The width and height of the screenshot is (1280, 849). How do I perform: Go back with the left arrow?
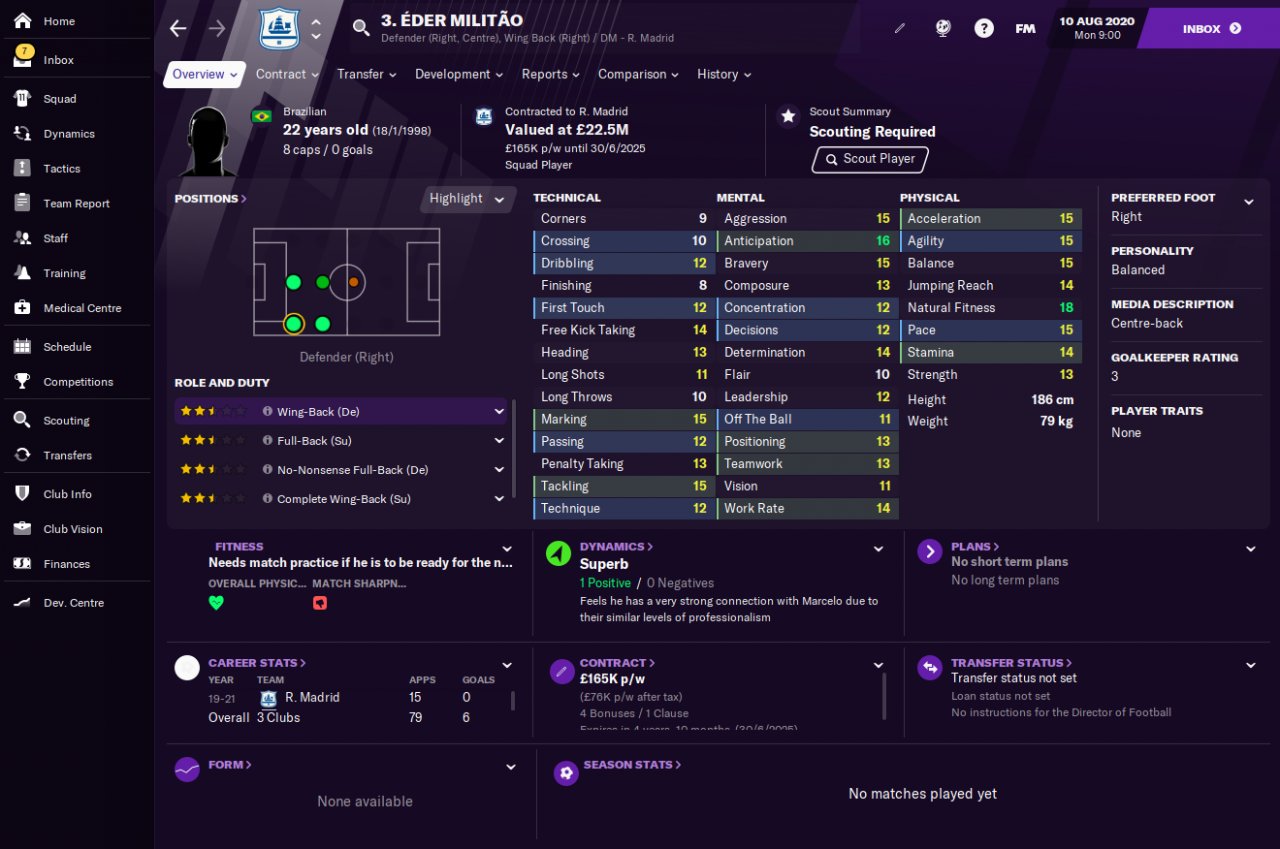[178, 29]
